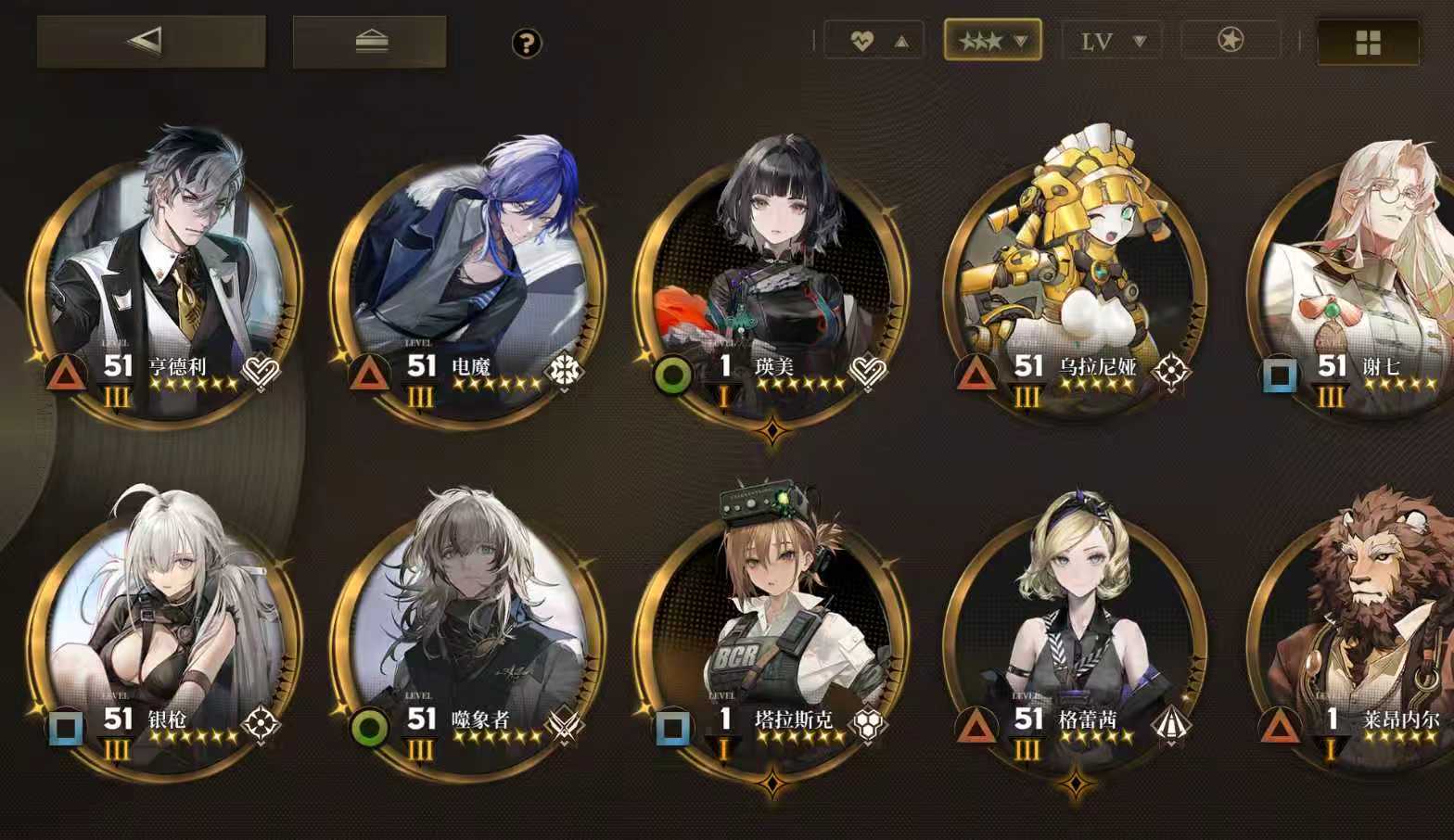Toggle the three-star filter button

coord(993,41)
